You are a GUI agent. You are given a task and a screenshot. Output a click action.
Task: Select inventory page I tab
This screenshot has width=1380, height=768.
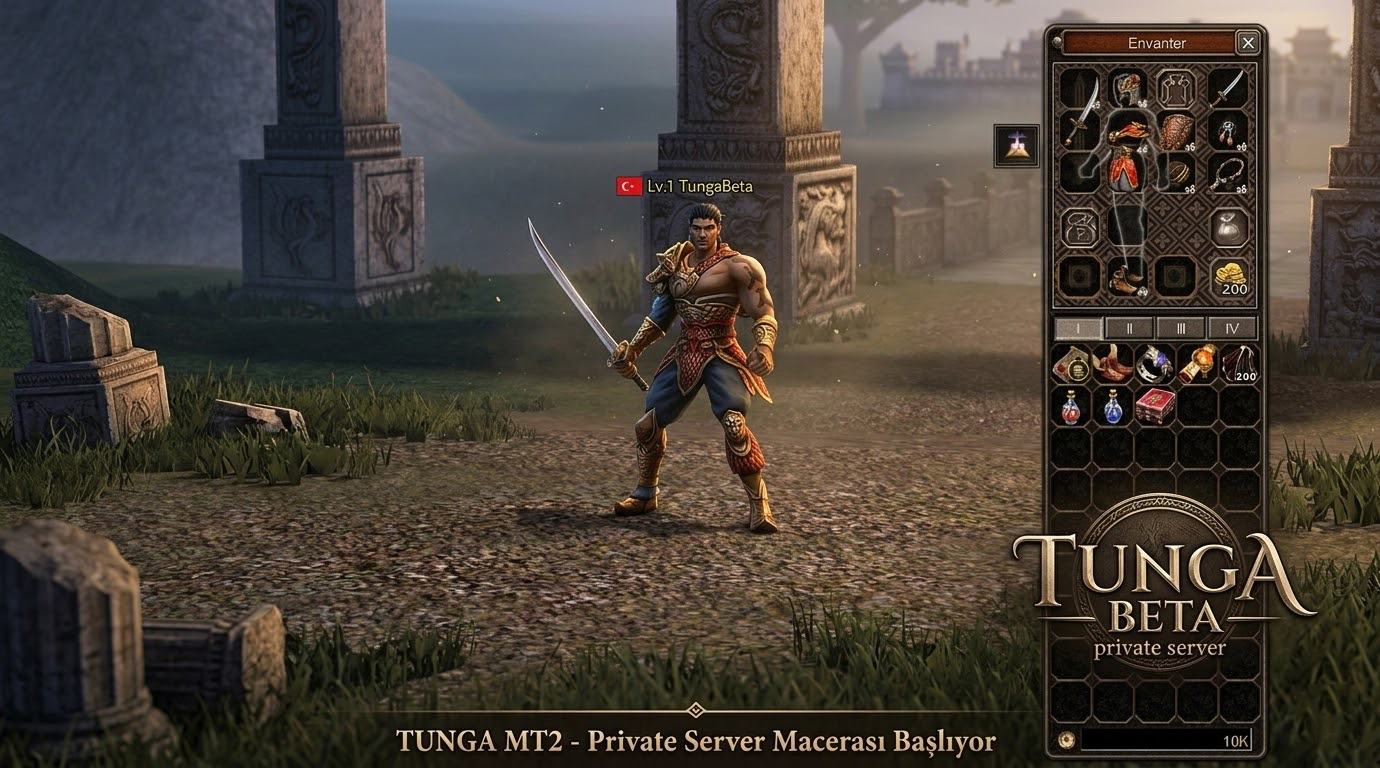(x=1079, y=328)
